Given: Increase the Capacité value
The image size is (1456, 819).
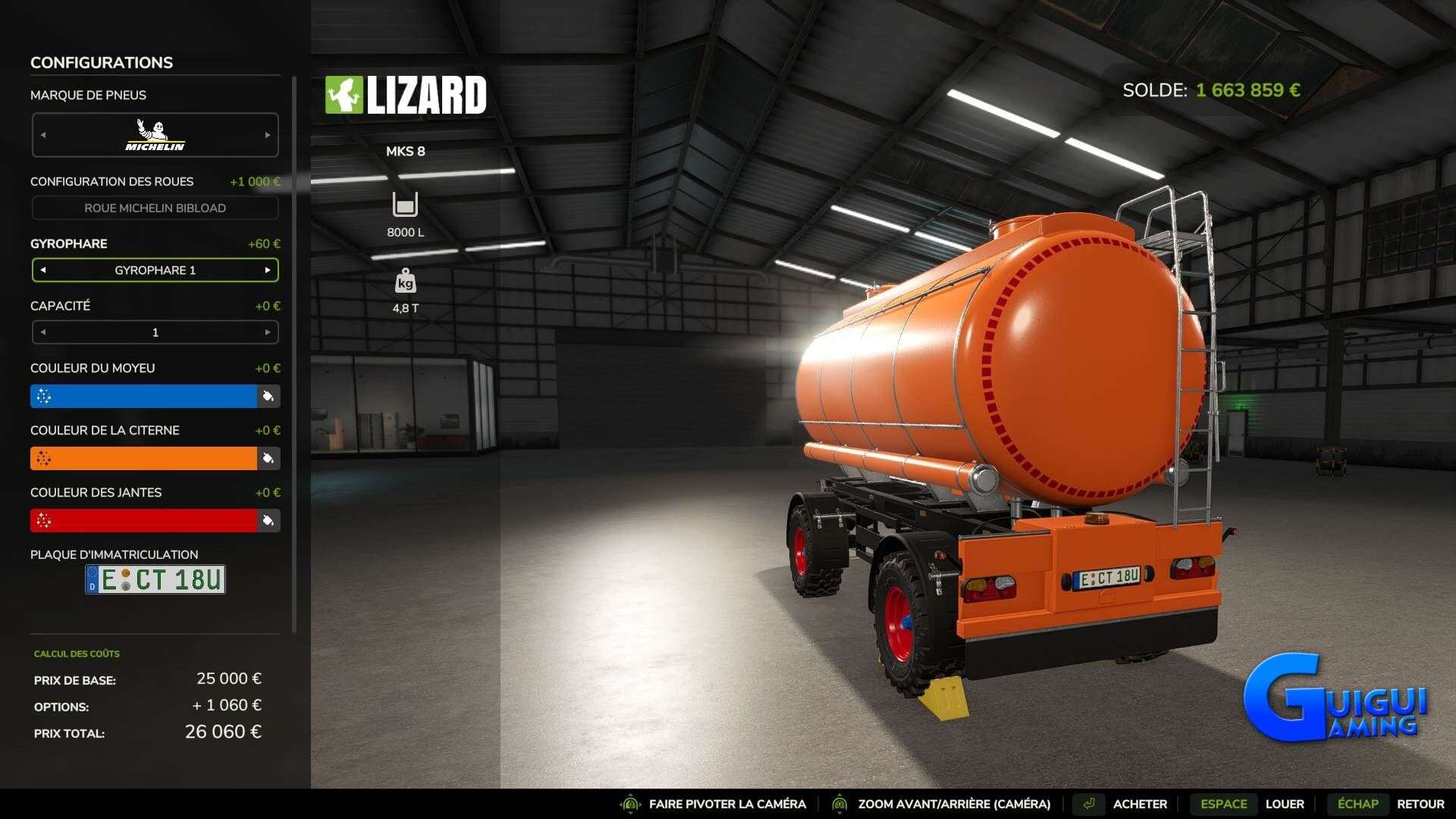Looking at the screenshot, I should point(268,332).
